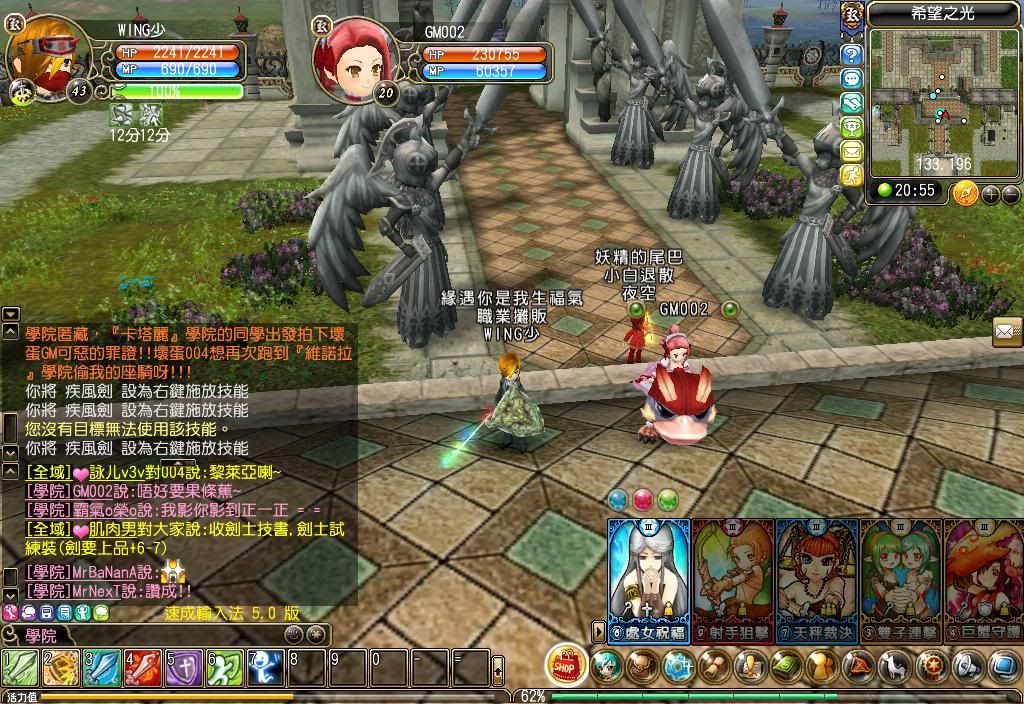The image size is (1024, 704).
Task: Open the green trophy side button
Action: 851,127
